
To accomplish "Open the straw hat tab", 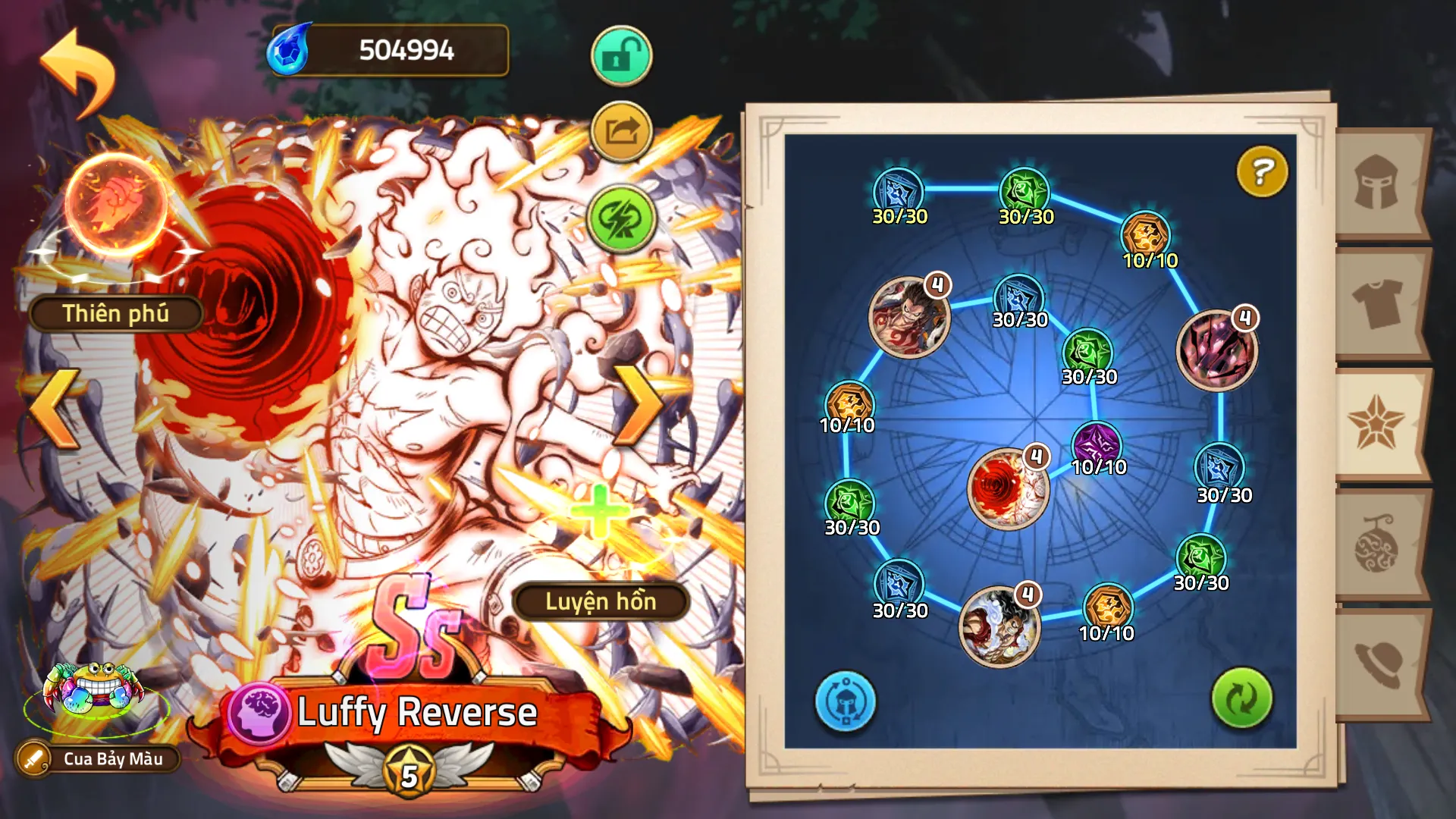I will (1376, 664).
